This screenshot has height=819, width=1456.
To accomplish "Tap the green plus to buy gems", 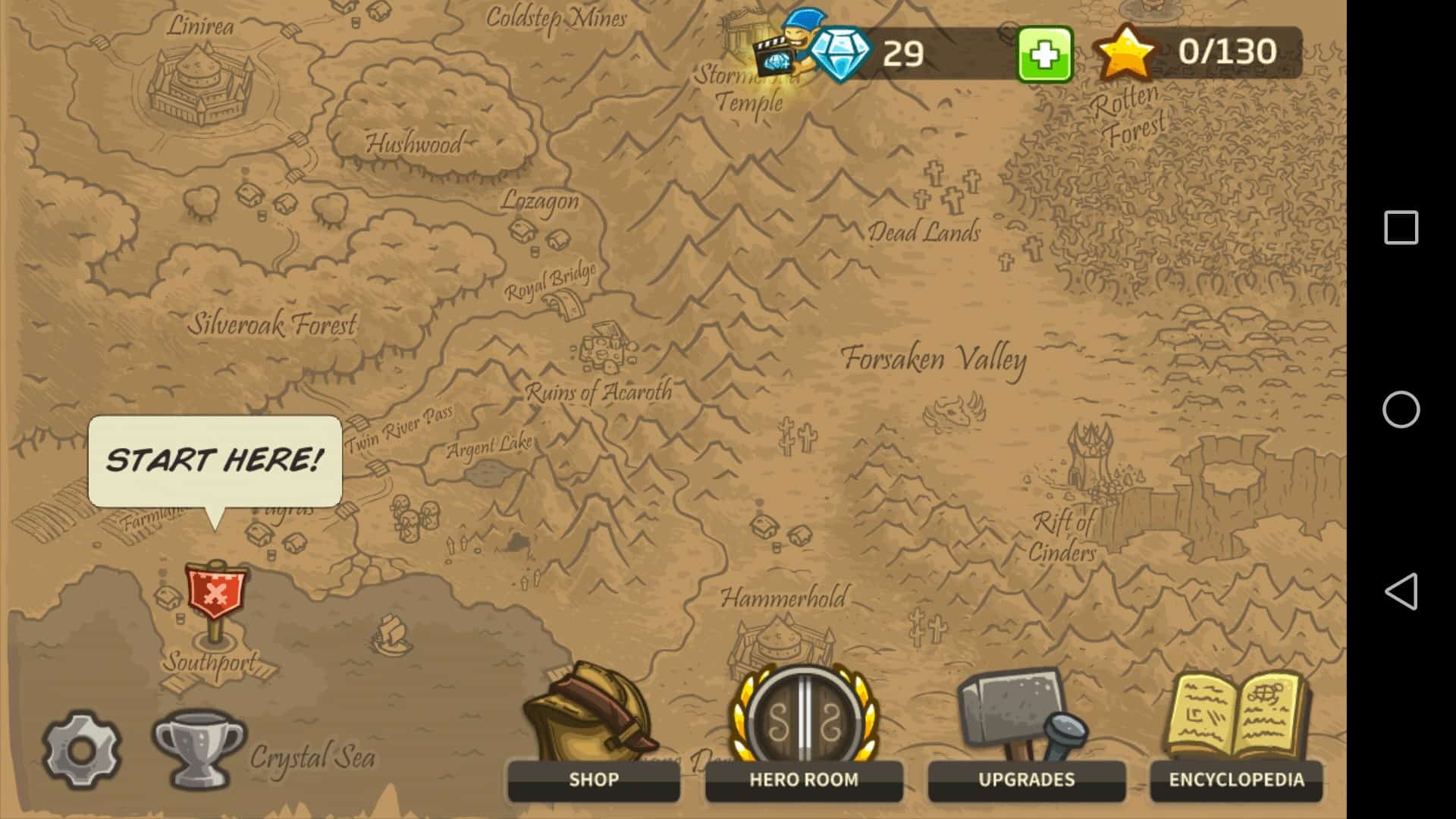I will click(x=1045, y=54).
